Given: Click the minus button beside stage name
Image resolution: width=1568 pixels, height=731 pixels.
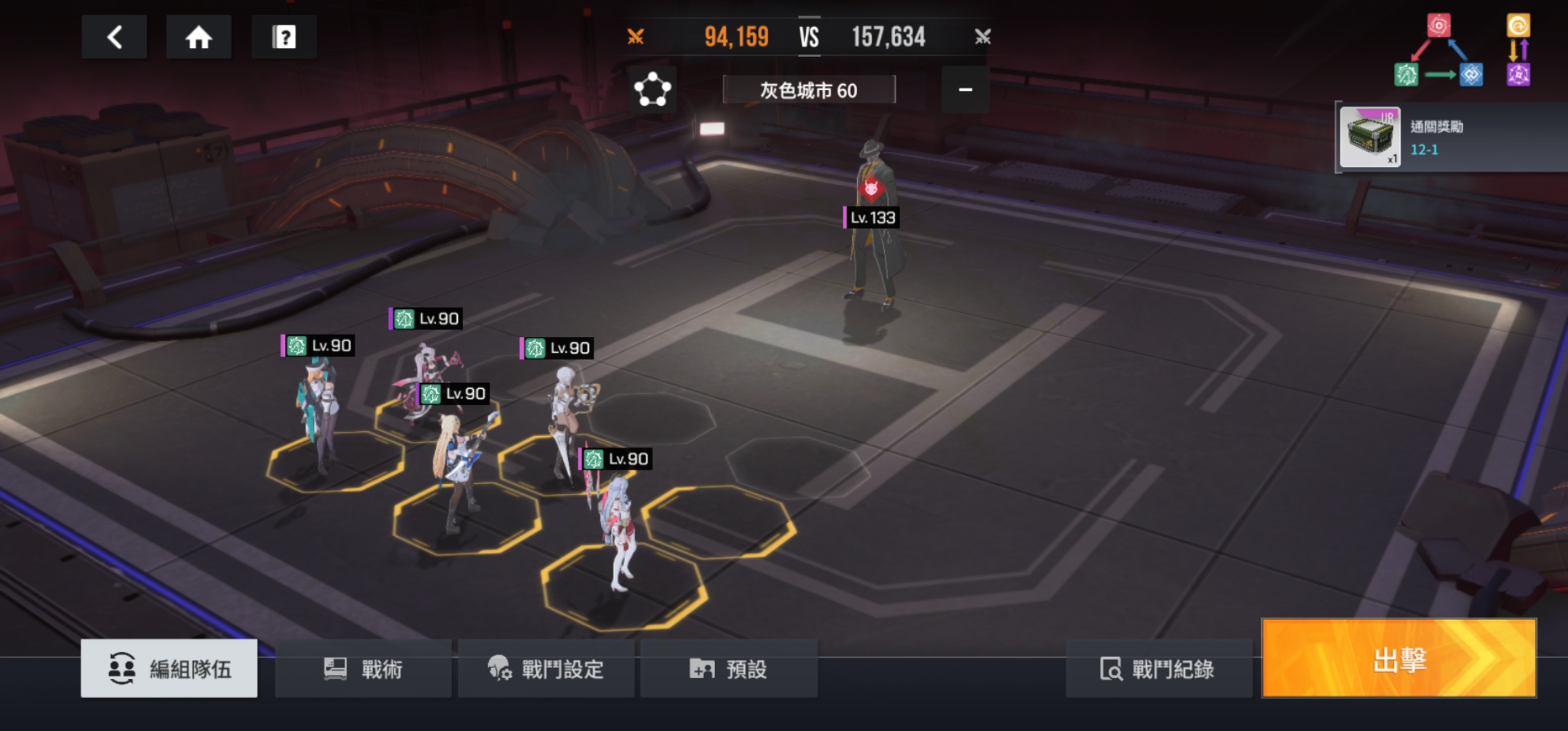Looking at the screenshot, I should (x=965, y=89).
